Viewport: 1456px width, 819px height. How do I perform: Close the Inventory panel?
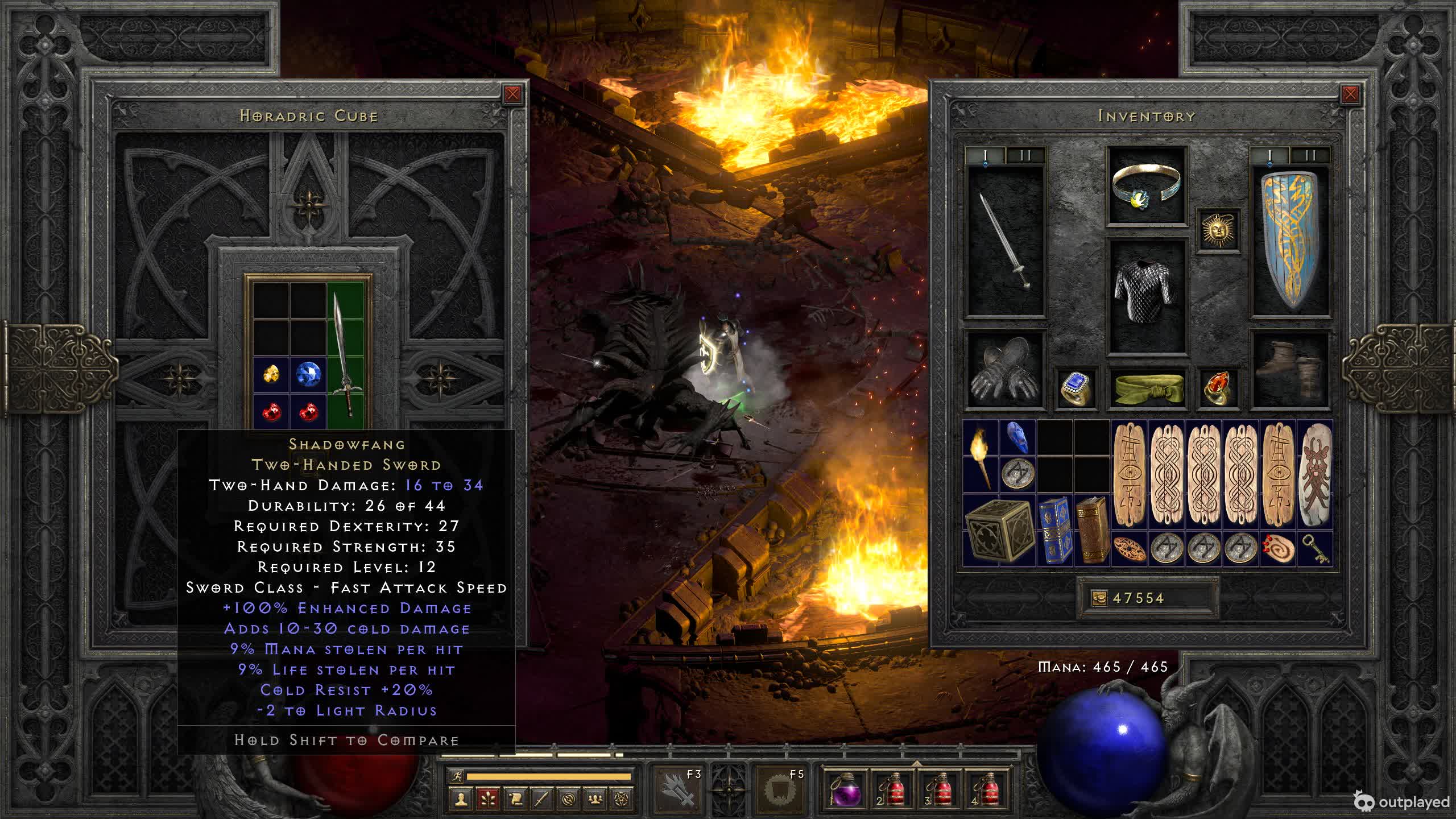coord(1350,94)
